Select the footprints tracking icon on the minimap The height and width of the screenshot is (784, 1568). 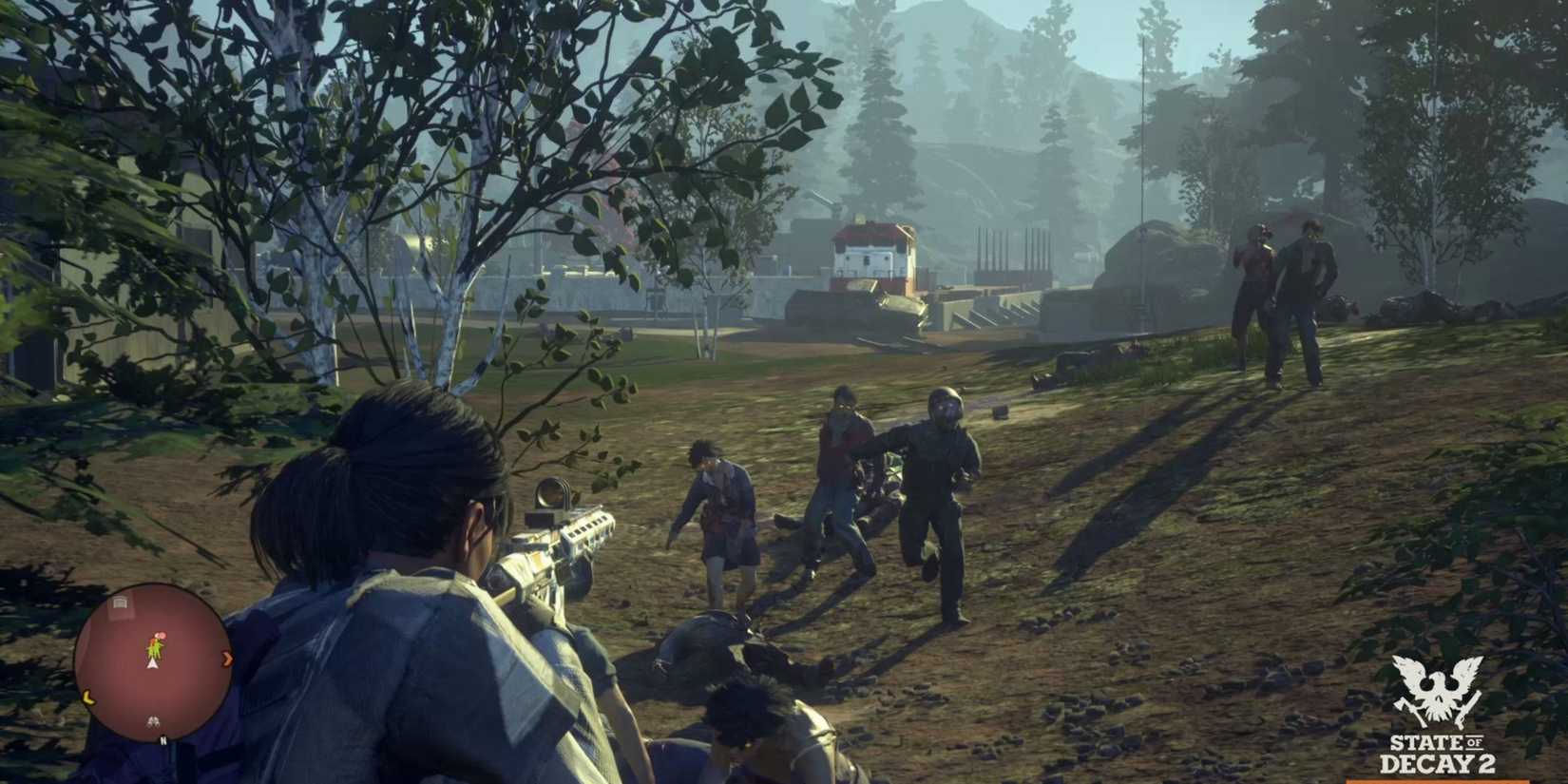pos(154,720)
